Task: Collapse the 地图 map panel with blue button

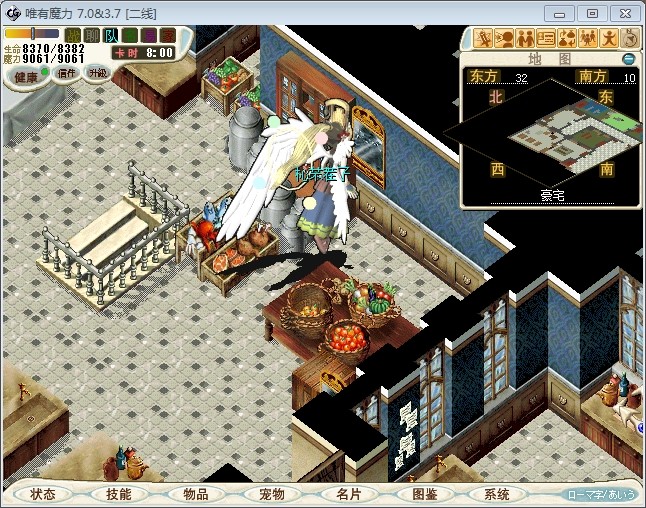Action: coord(628,59)
